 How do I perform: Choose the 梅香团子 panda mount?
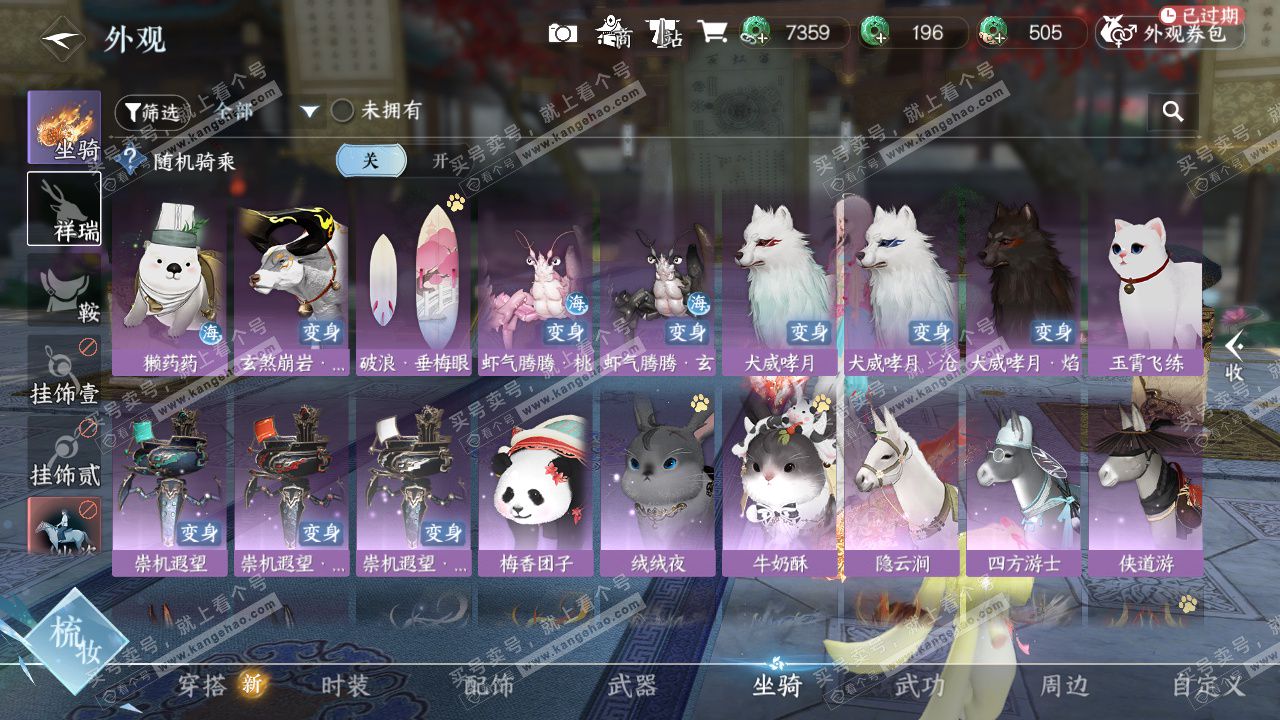[536, 485]
